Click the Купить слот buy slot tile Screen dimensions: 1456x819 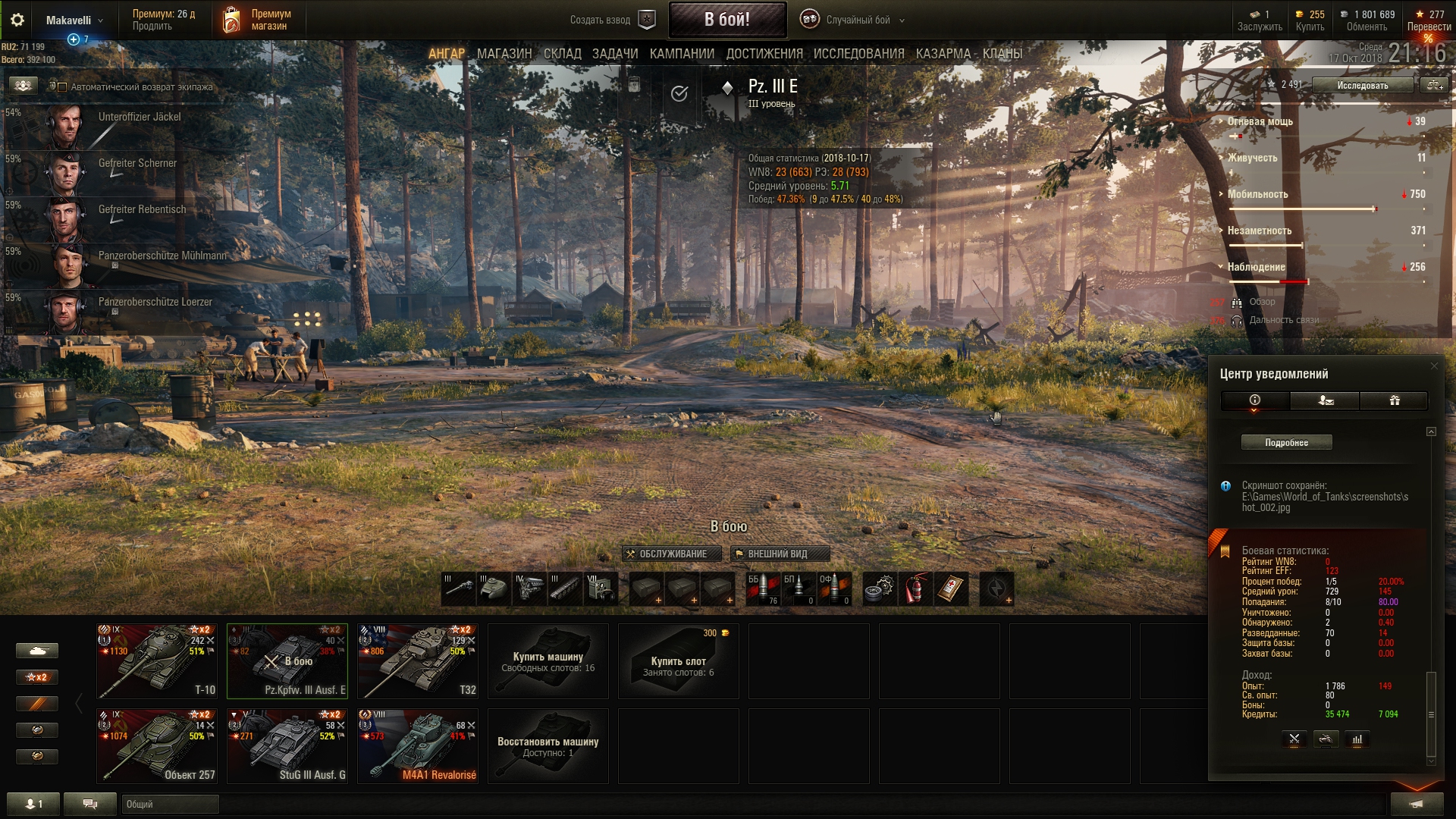(678, 661)
